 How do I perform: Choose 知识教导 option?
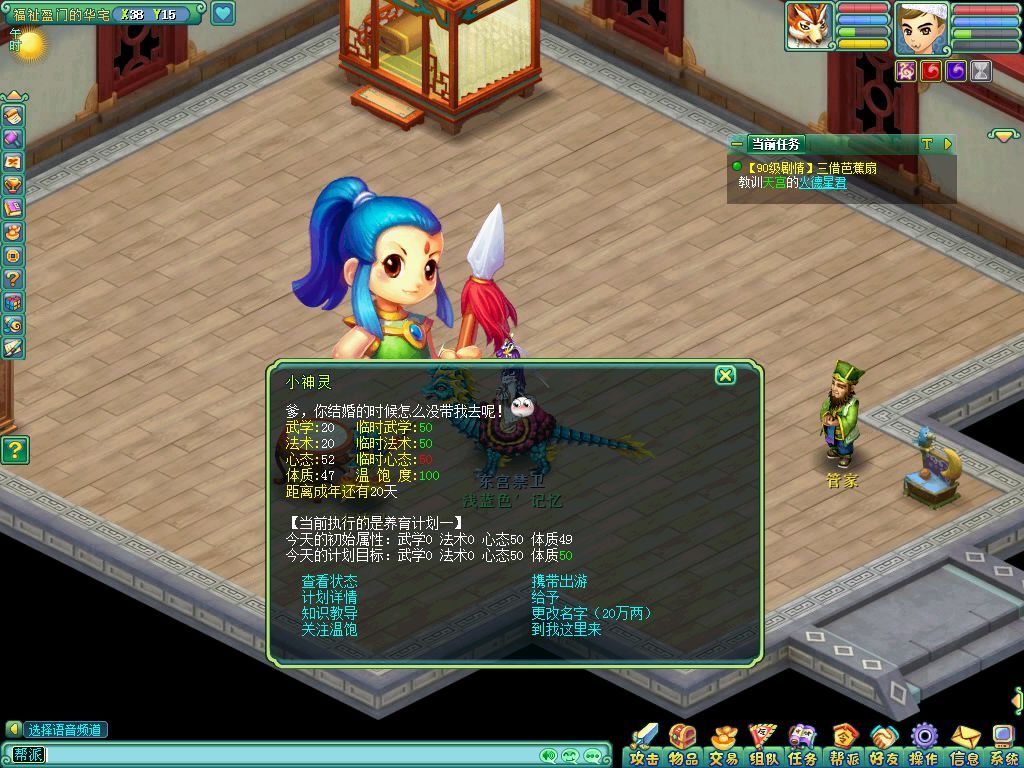coord(329,613)
